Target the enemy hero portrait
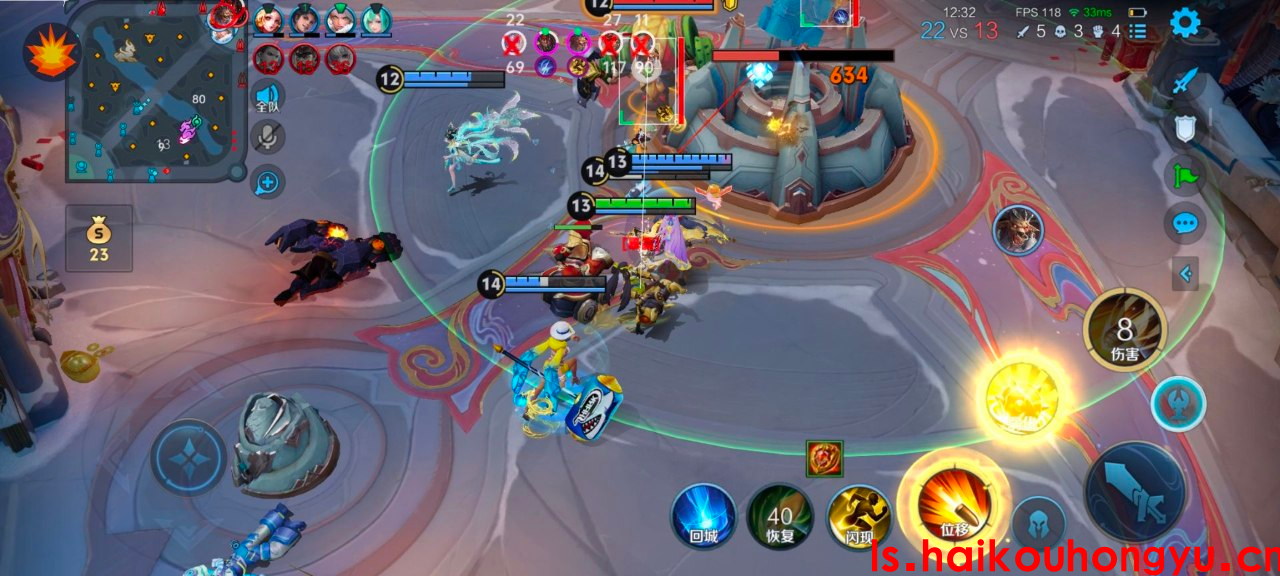Viewport: 1280px width, 576px height. [1018, 230]
